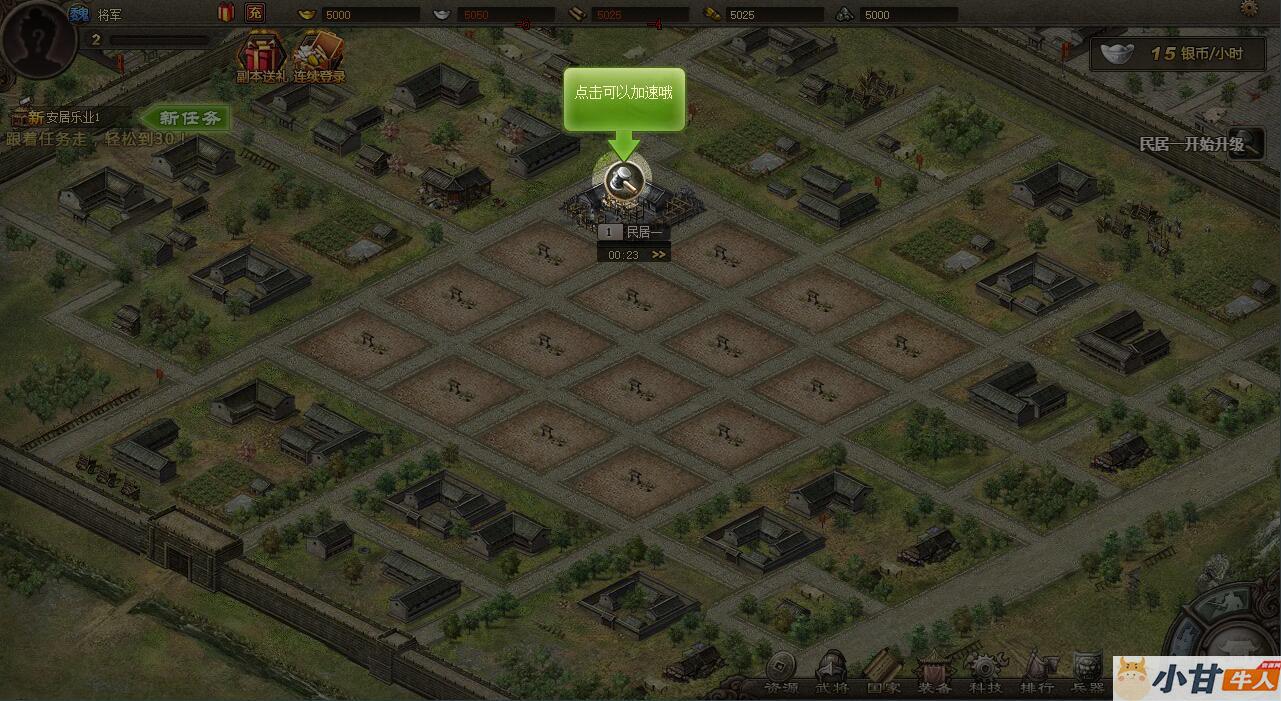
Task: Click the hammer speed-up icon above 民居一
Action: 622,179
